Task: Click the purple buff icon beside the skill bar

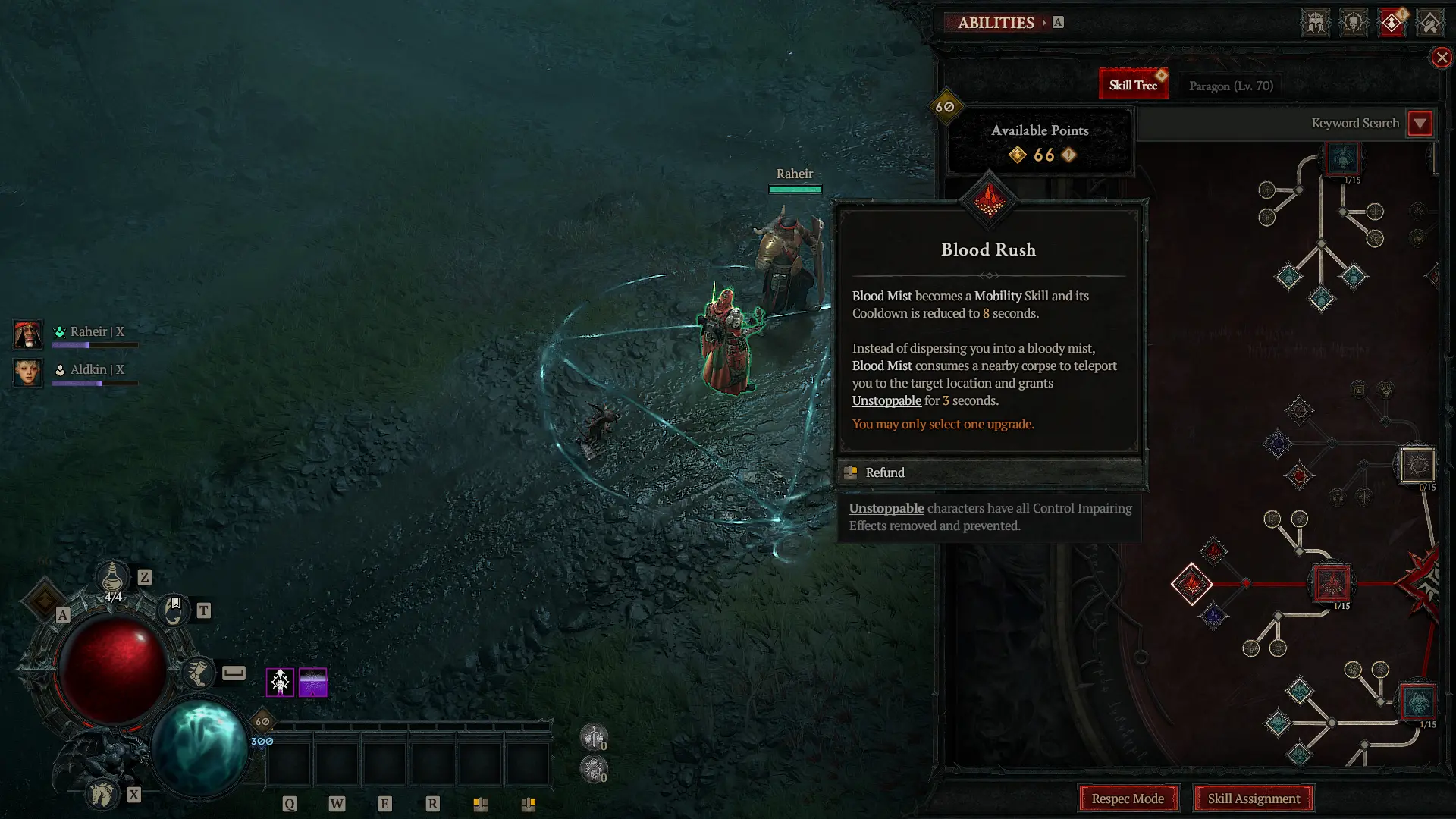Action: coord(312,682)
